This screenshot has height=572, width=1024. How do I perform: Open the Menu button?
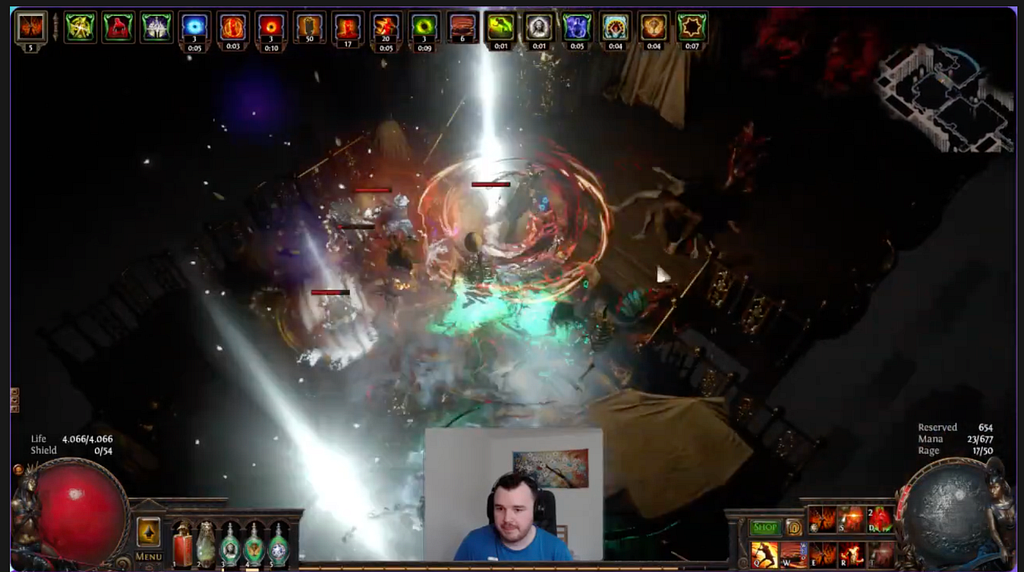(148, 556)
